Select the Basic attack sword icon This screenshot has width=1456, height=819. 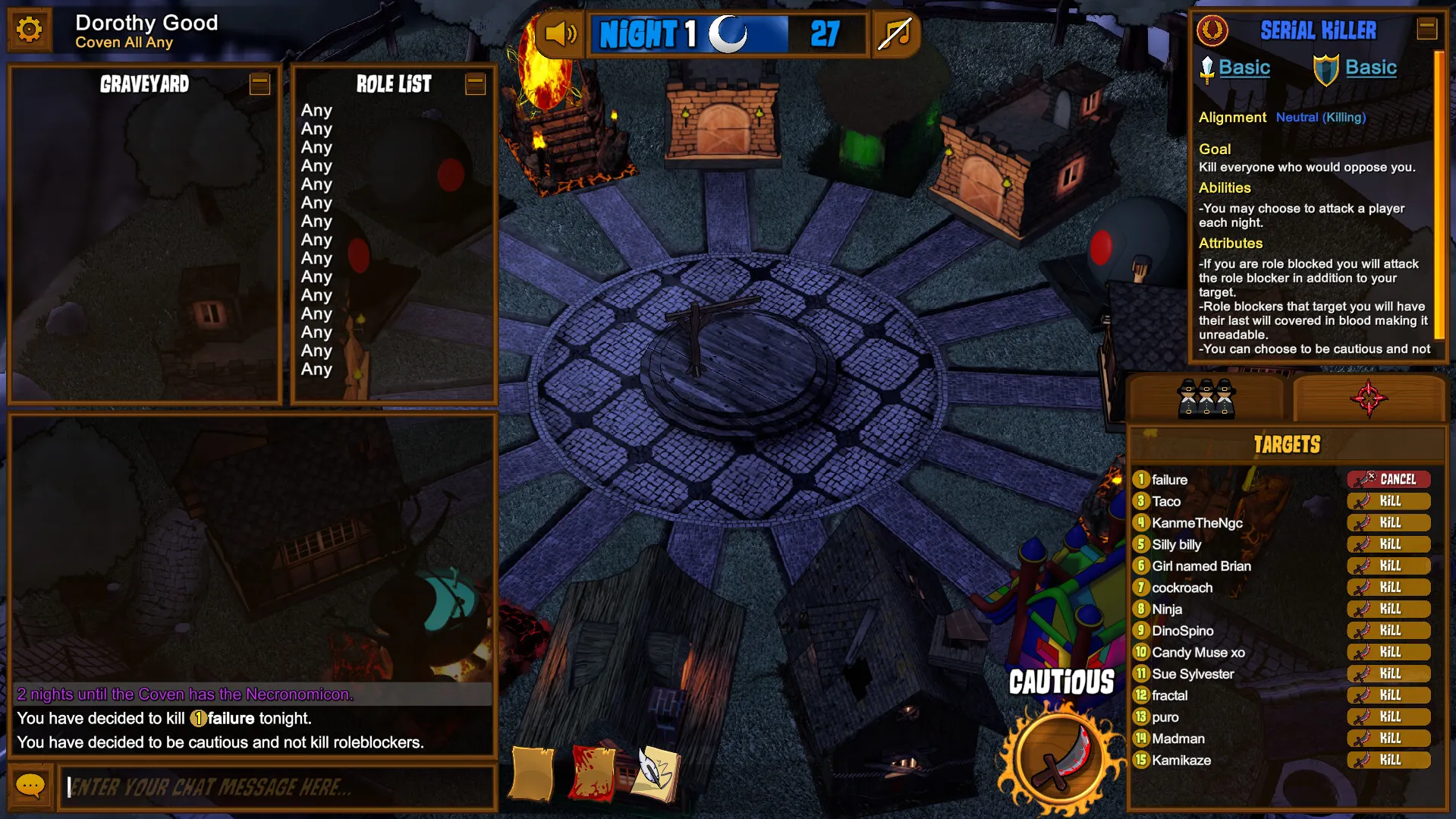click(x=1206, y=67)
